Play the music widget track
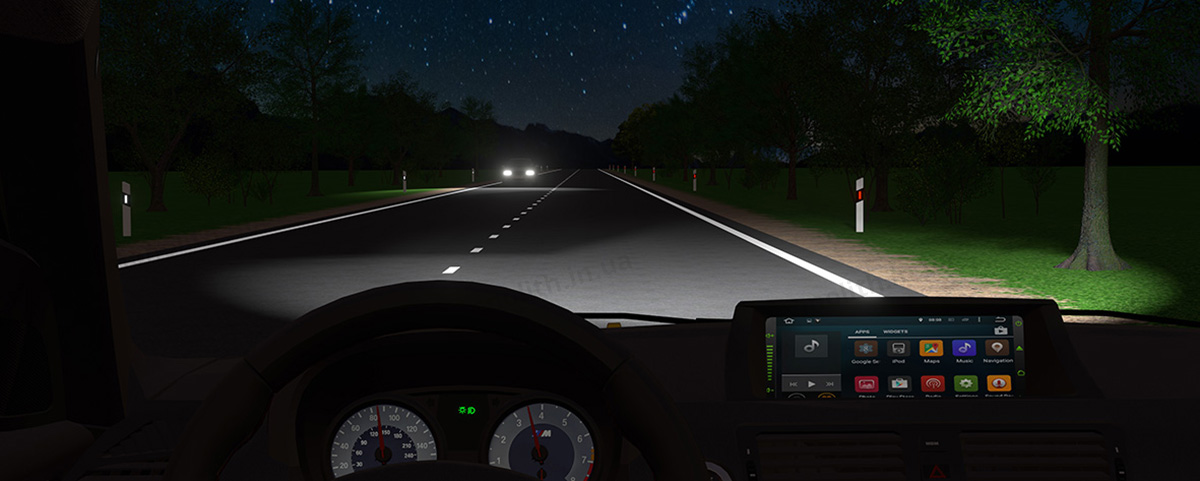The width and height of the screenshot is (1200, 481). (x=811, y=383)
